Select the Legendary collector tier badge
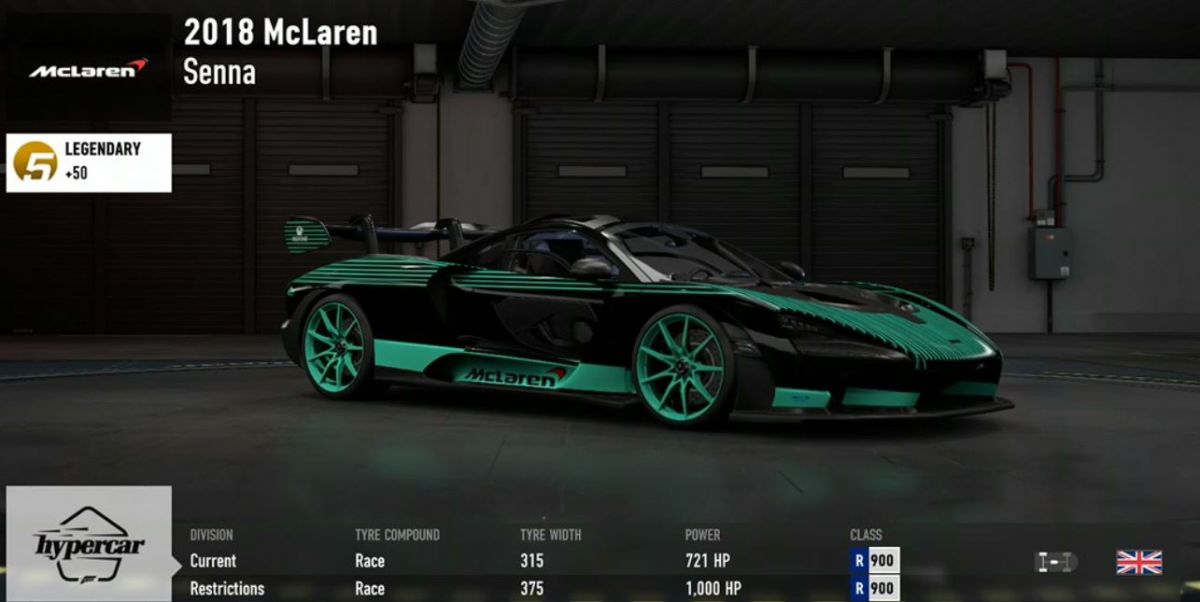Image resolution: width=1200 pixels, height=602 pixels. (89, 162)
